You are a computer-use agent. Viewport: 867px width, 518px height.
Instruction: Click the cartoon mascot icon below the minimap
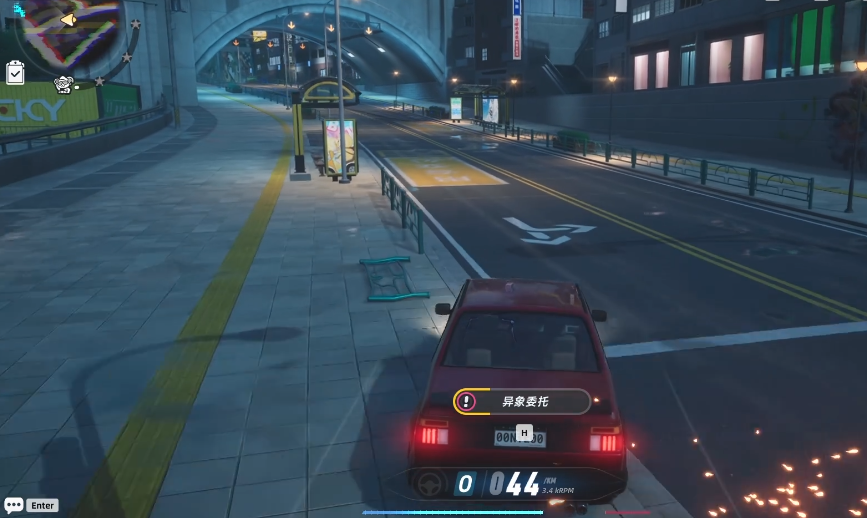64,85
